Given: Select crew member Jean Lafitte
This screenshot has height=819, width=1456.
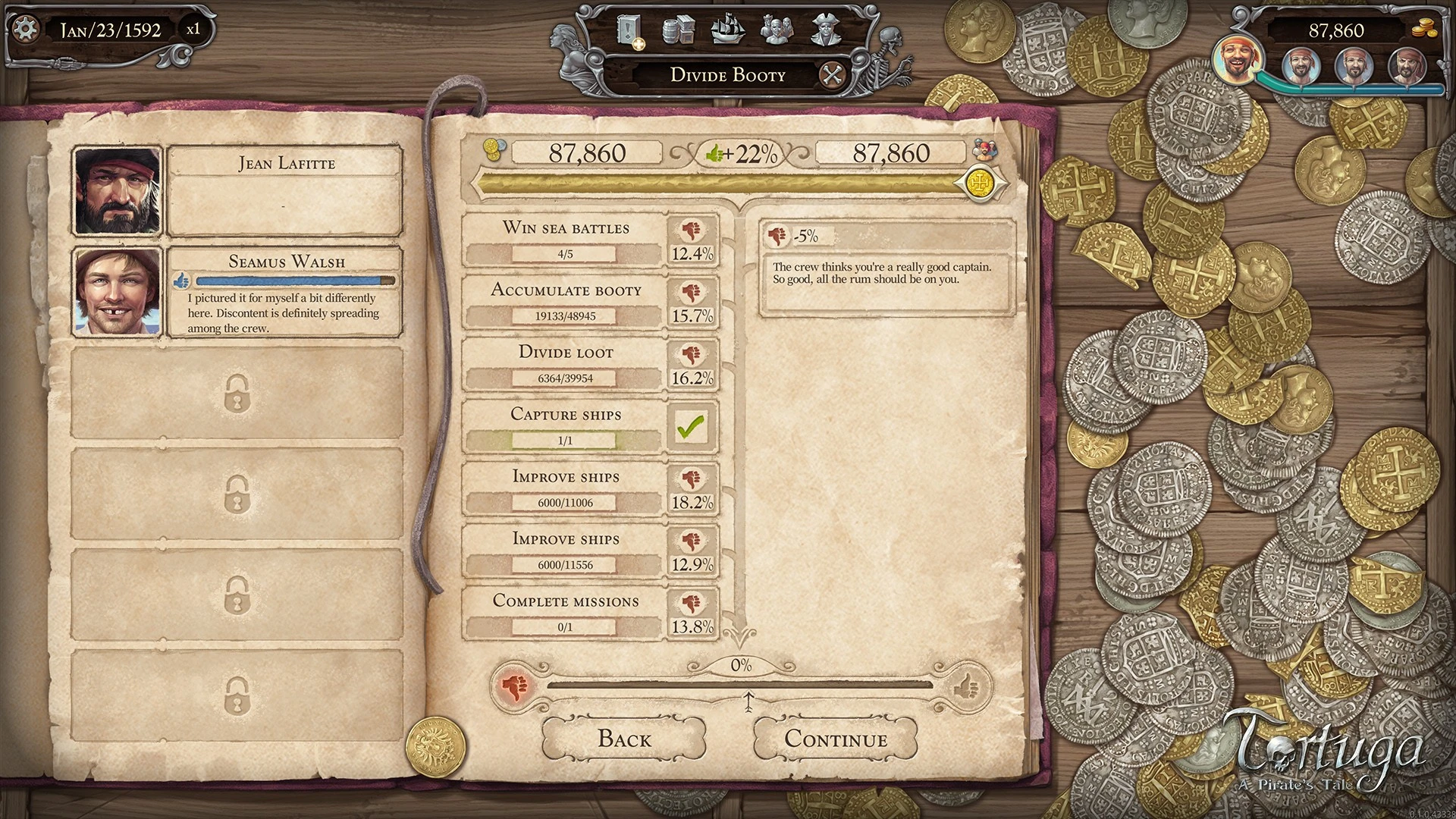Looking at the screenshot, I should pyautogui.click(x=285, y=191).
